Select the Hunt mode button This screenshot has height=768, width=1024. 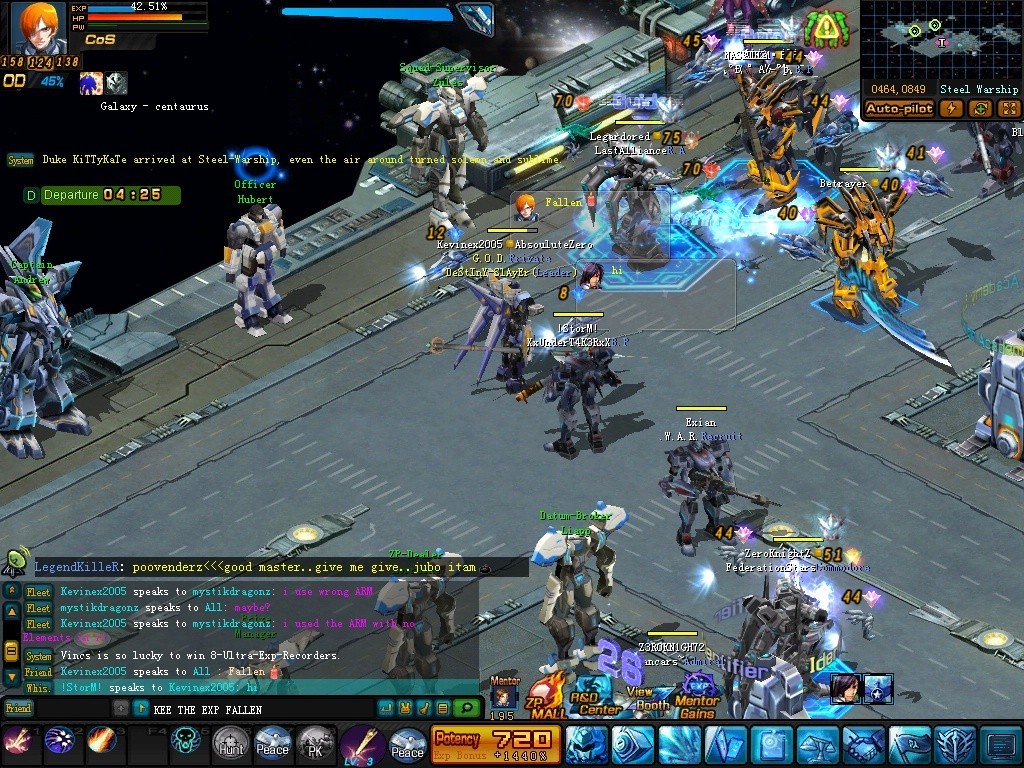click(x=230, y=744)
